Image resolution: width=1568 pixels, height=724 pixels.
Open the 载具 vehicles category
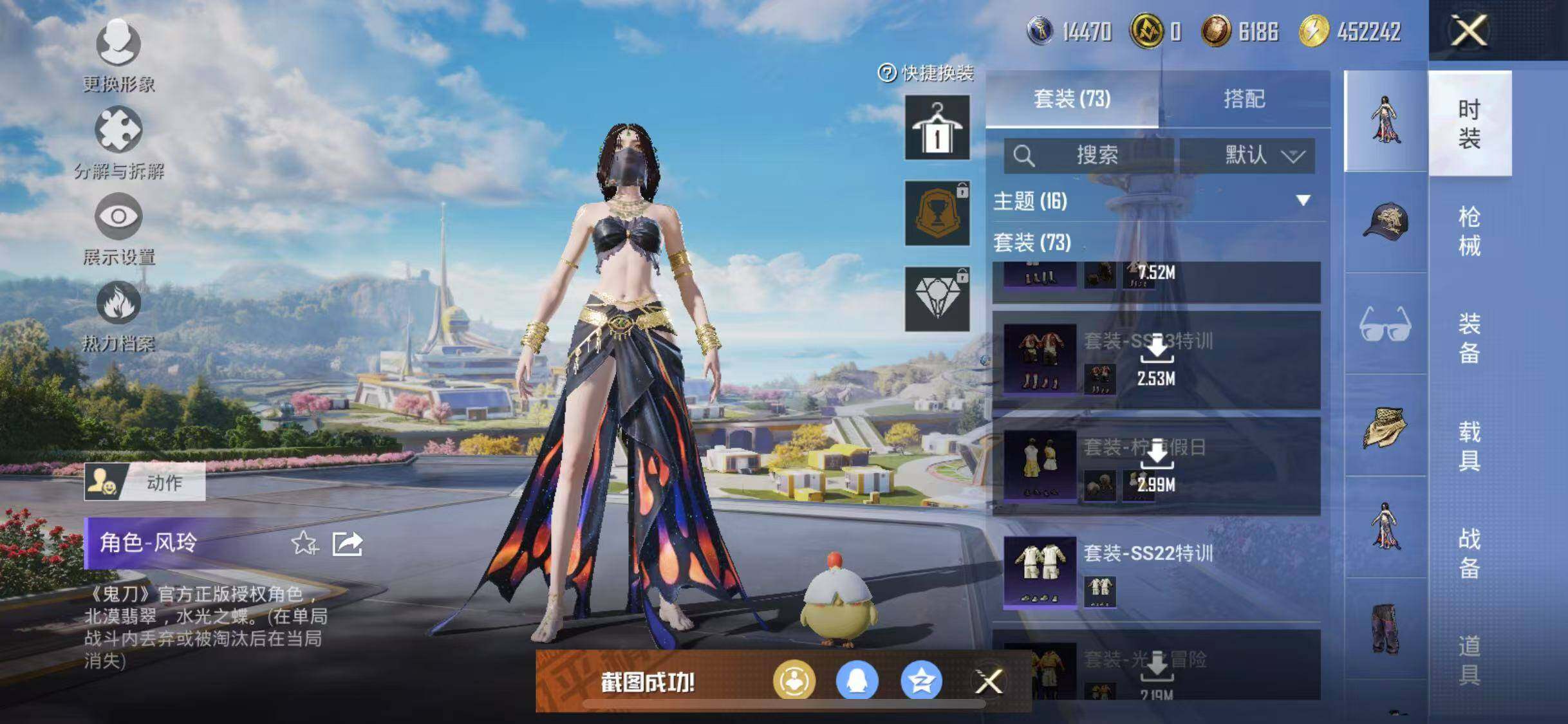click(1469, 445)
